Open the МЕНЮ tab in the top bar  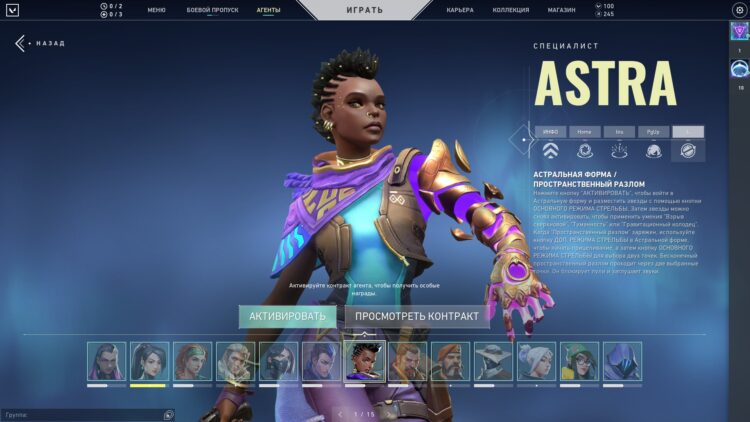point(156,10)
